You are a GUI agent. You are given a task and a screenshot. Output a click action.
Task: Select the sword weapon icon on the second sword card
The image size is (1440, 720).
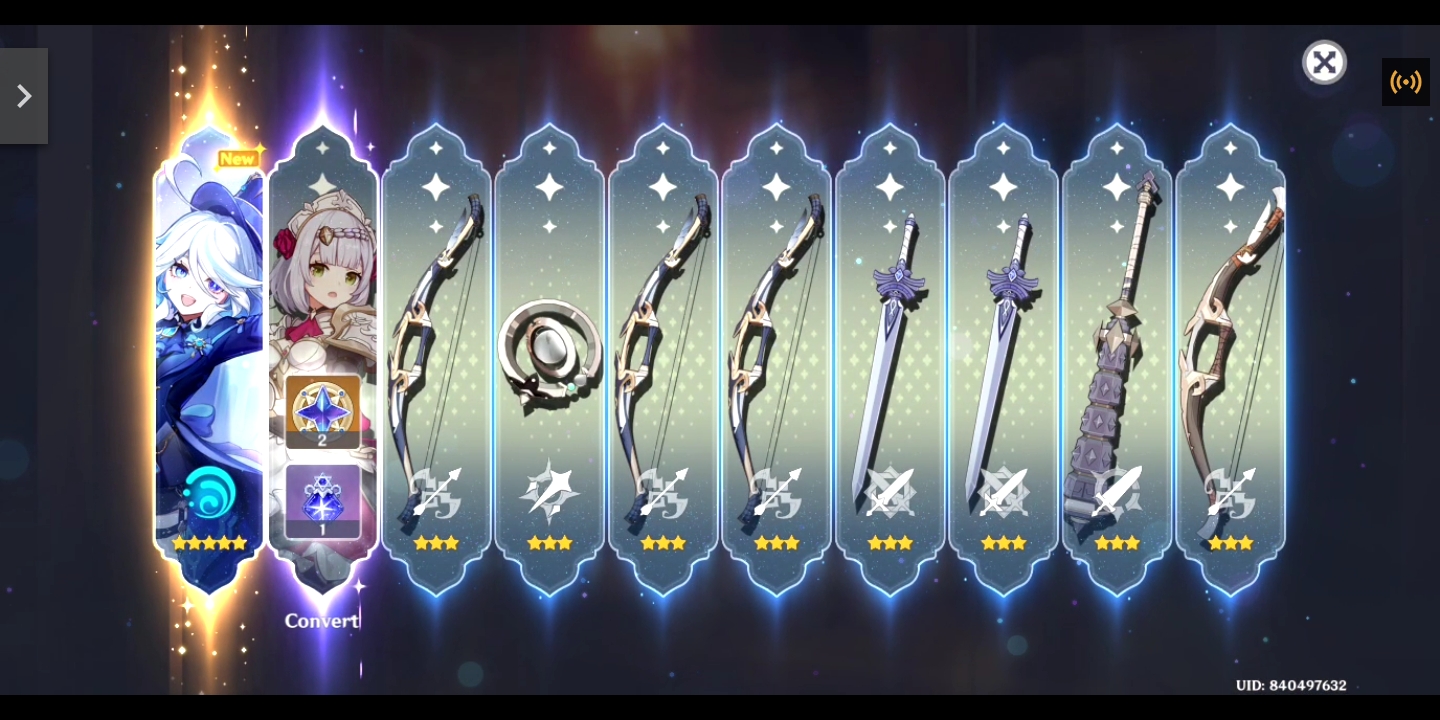(x=1004, y=490)
